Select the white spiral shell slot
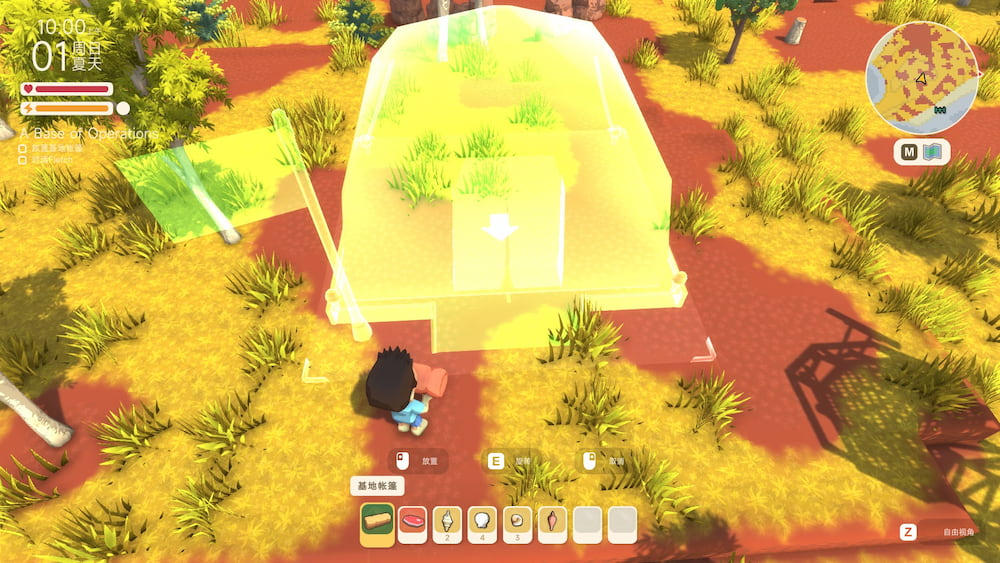This screenshot has width=1000, height=563. click(447, 523)
